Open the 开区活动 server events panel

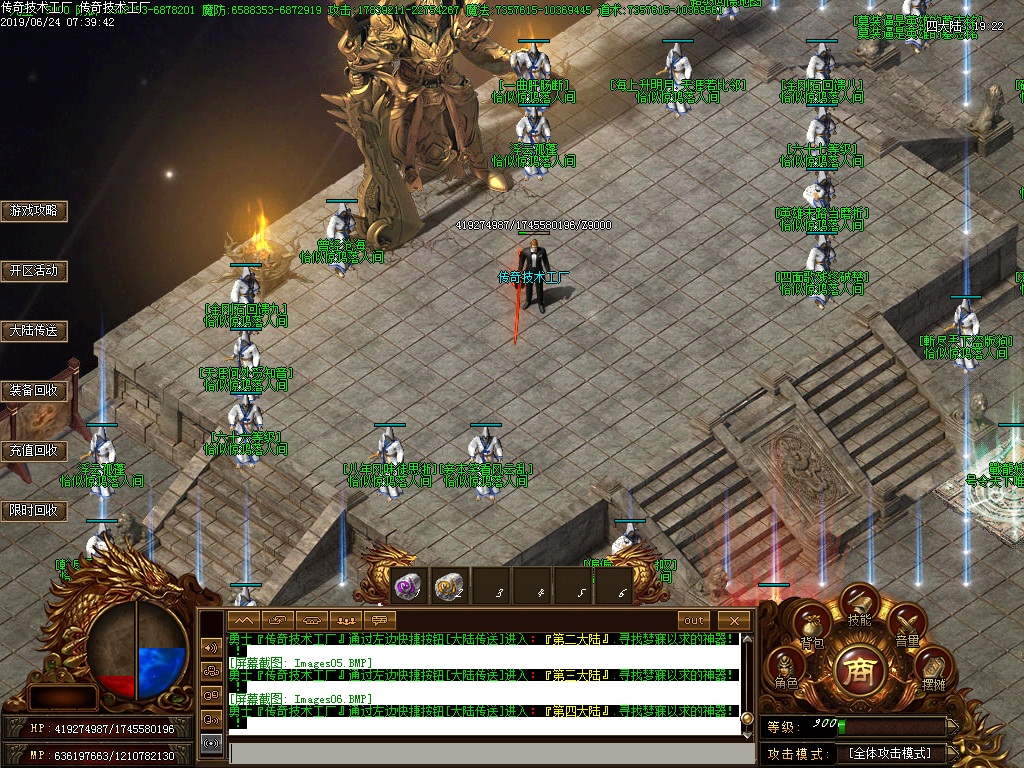34,271
